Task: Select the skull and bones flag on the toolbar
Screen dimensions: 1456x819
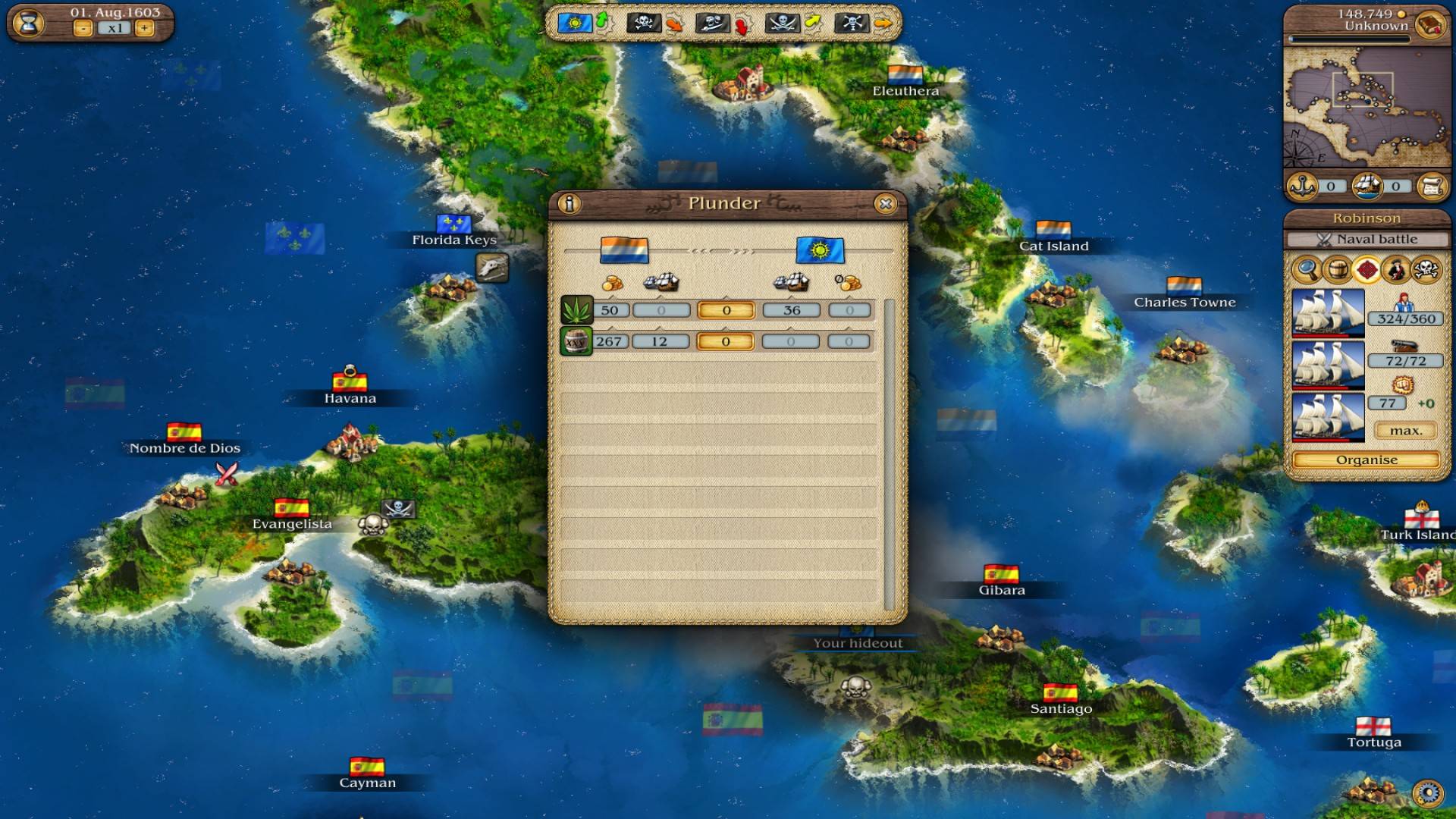Action: point(645,24)
